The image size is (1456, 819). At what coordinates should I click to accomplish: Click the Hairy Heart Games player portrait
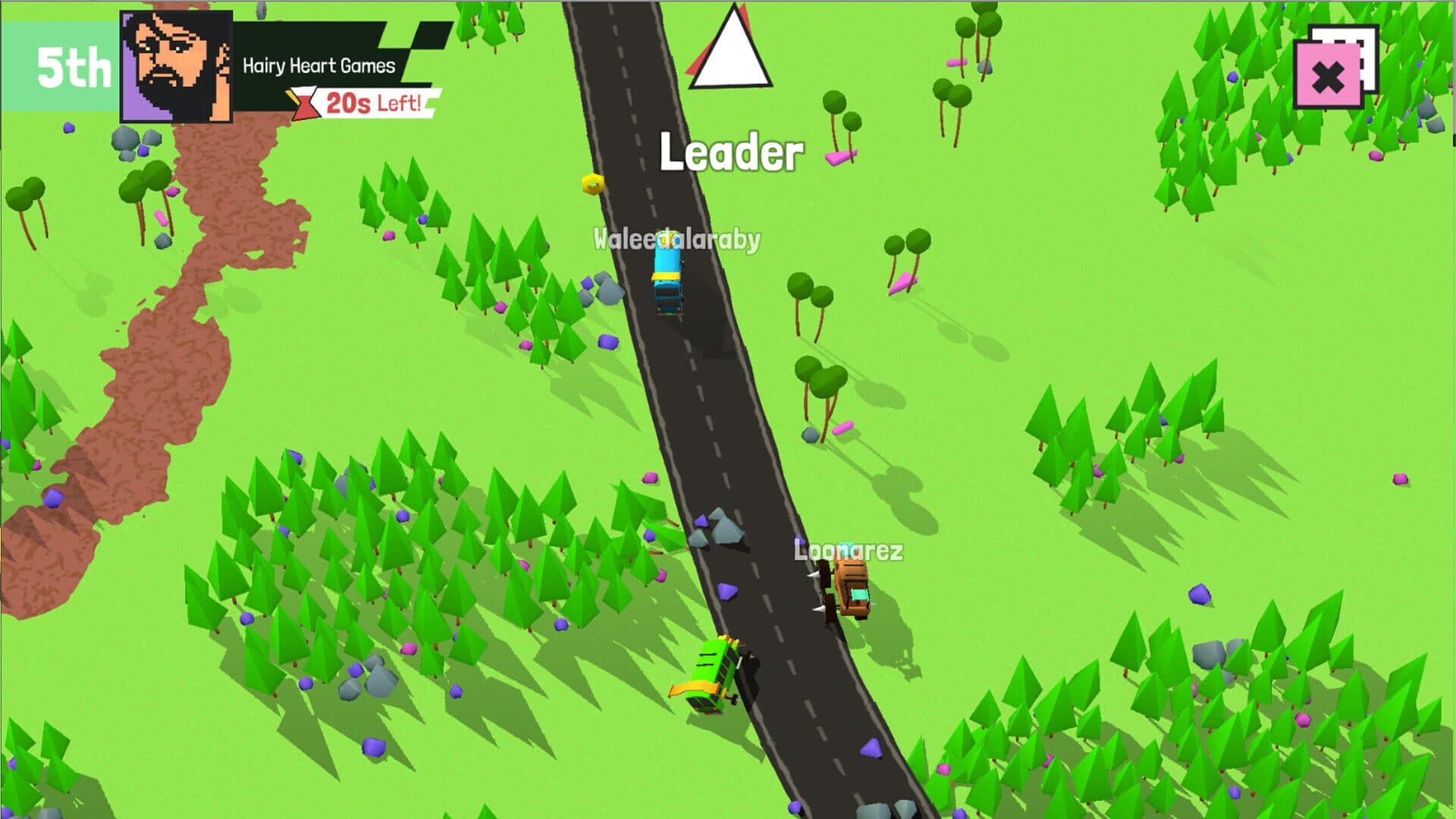tap(176, 67)
